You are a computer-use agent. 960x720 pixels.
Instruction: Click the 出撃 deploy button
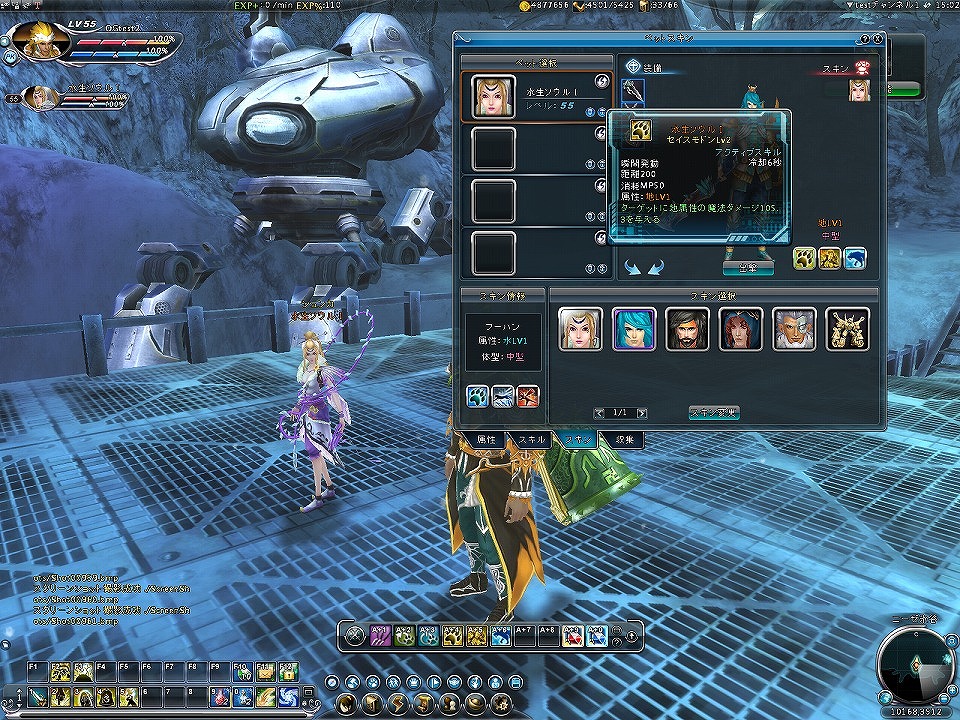coord(747,267)
